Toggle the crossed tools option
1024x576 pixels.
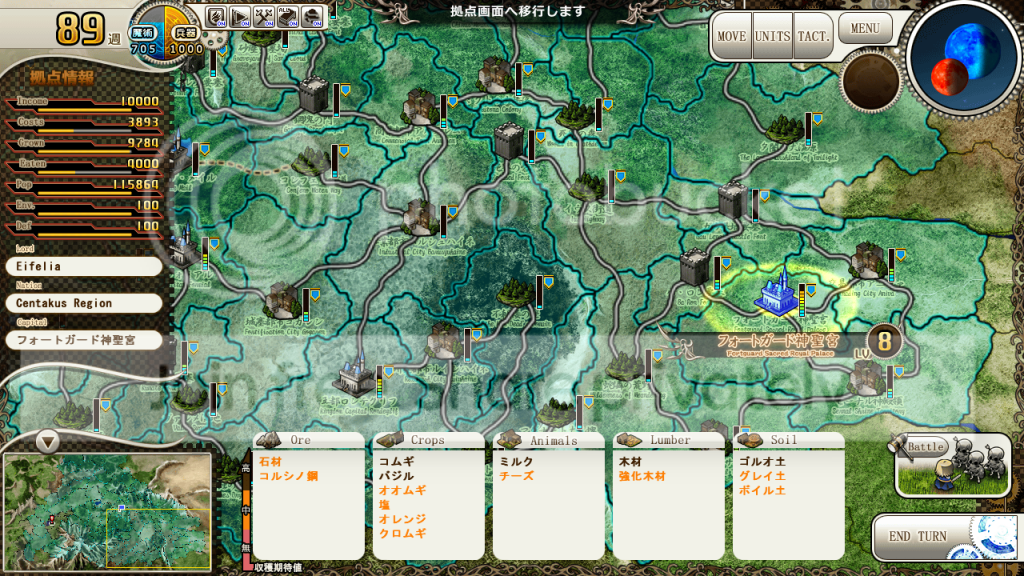coord(265,16)
